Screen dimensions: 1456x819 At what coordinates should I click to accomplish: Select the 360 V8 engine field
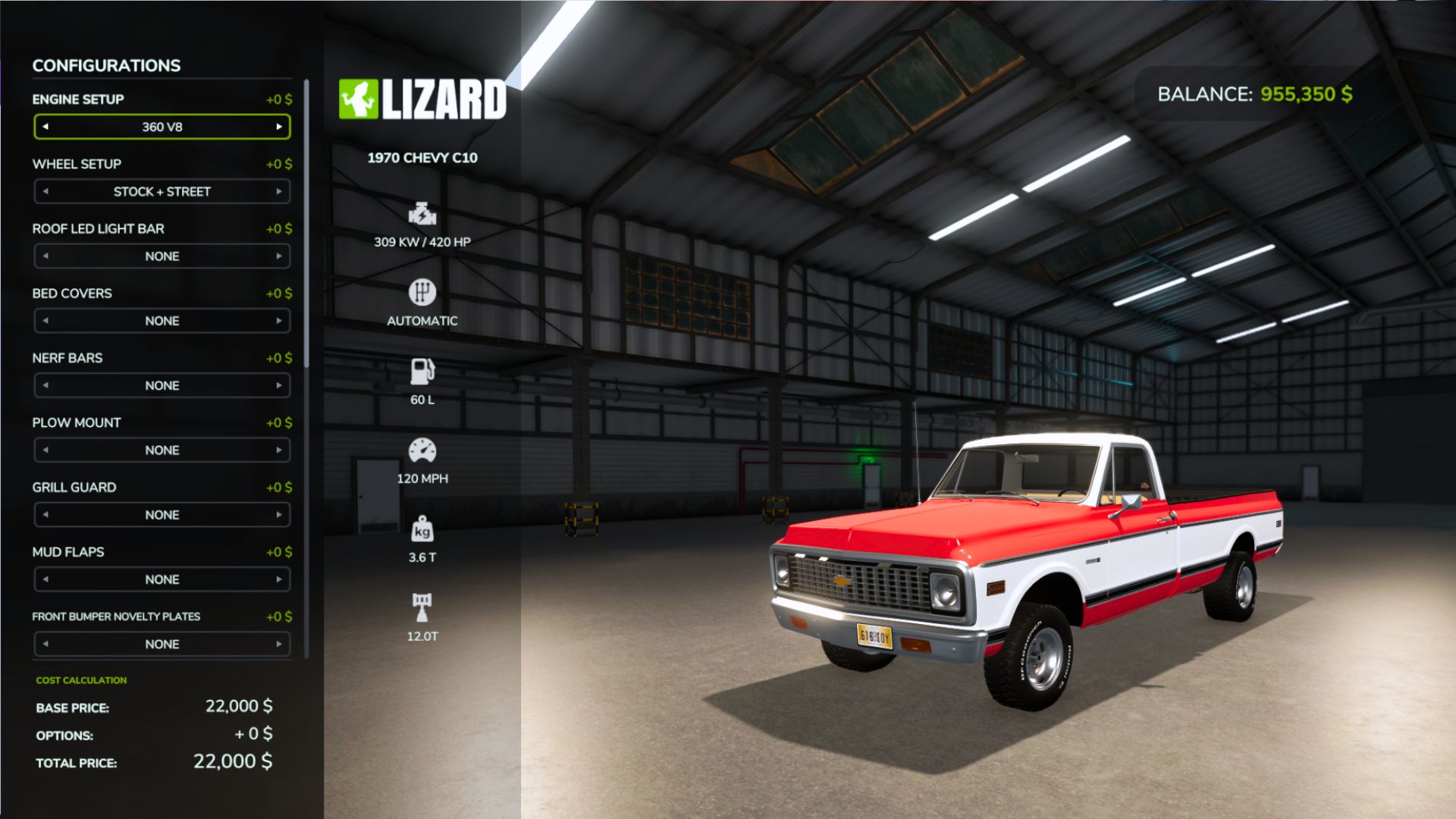162,127
